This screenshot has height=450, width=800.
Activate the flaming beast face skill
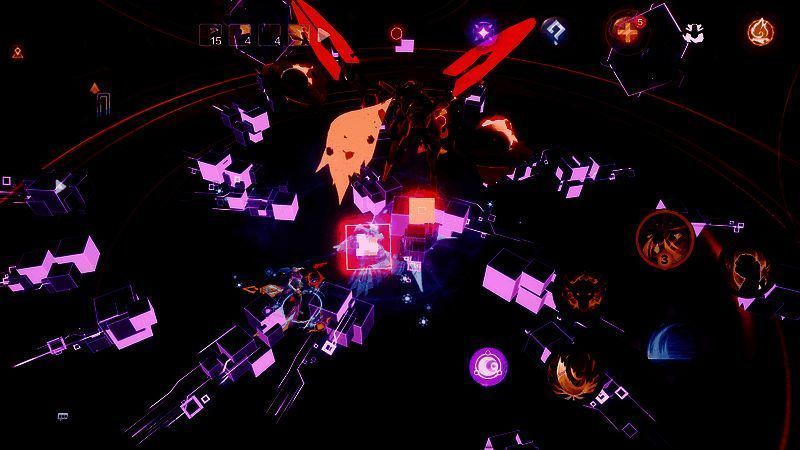pyautogui.click(x=579, y=294)
